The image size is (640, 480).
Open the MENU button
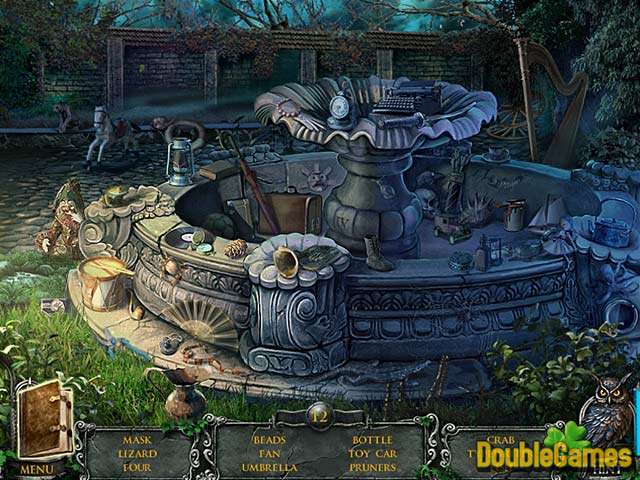point(36,468)
